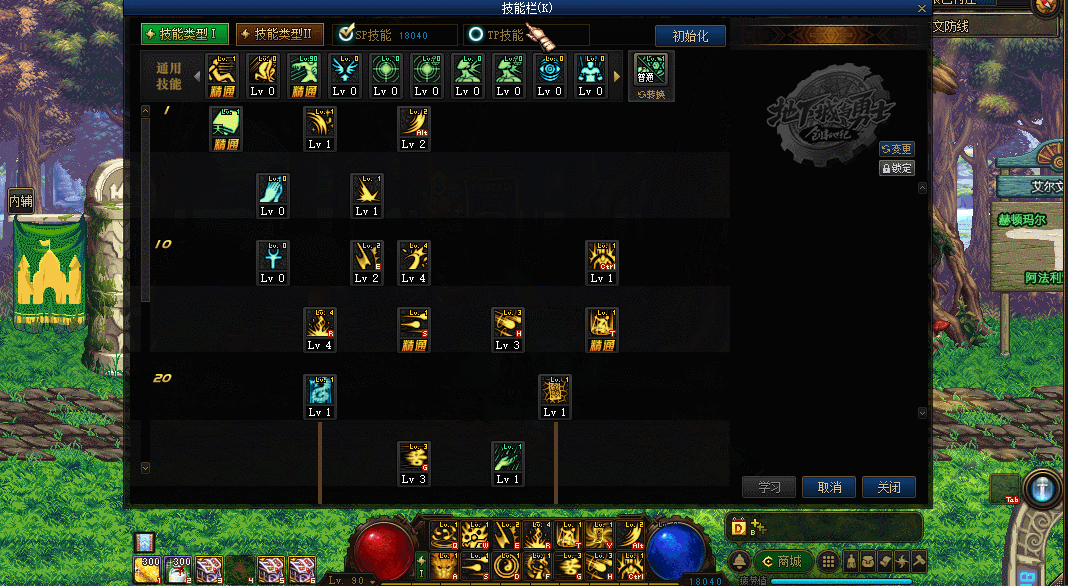Click the bell notification icon

[740, 561]
